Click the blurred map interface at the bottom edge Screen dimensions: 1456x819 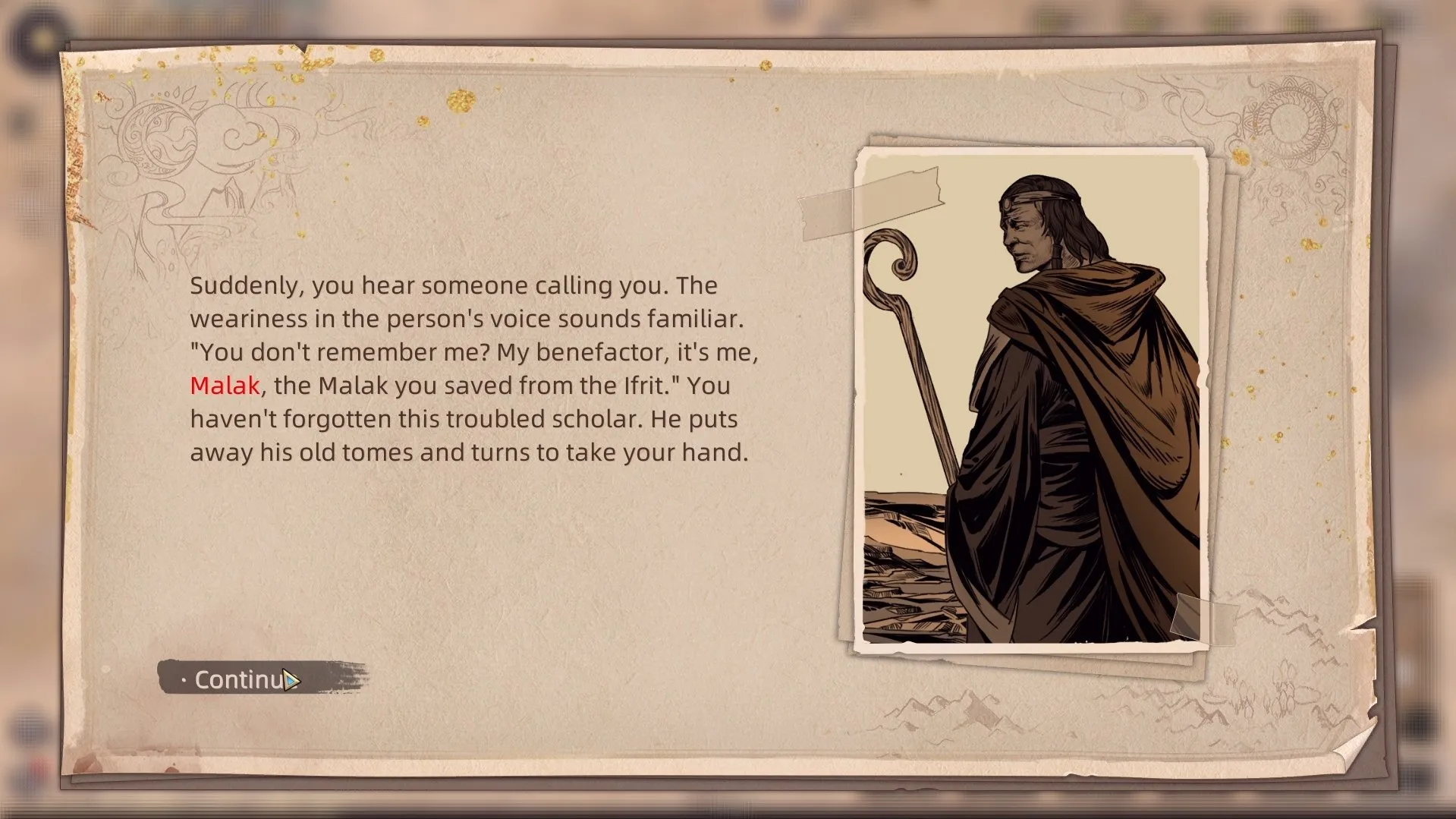tap(728, 808)
